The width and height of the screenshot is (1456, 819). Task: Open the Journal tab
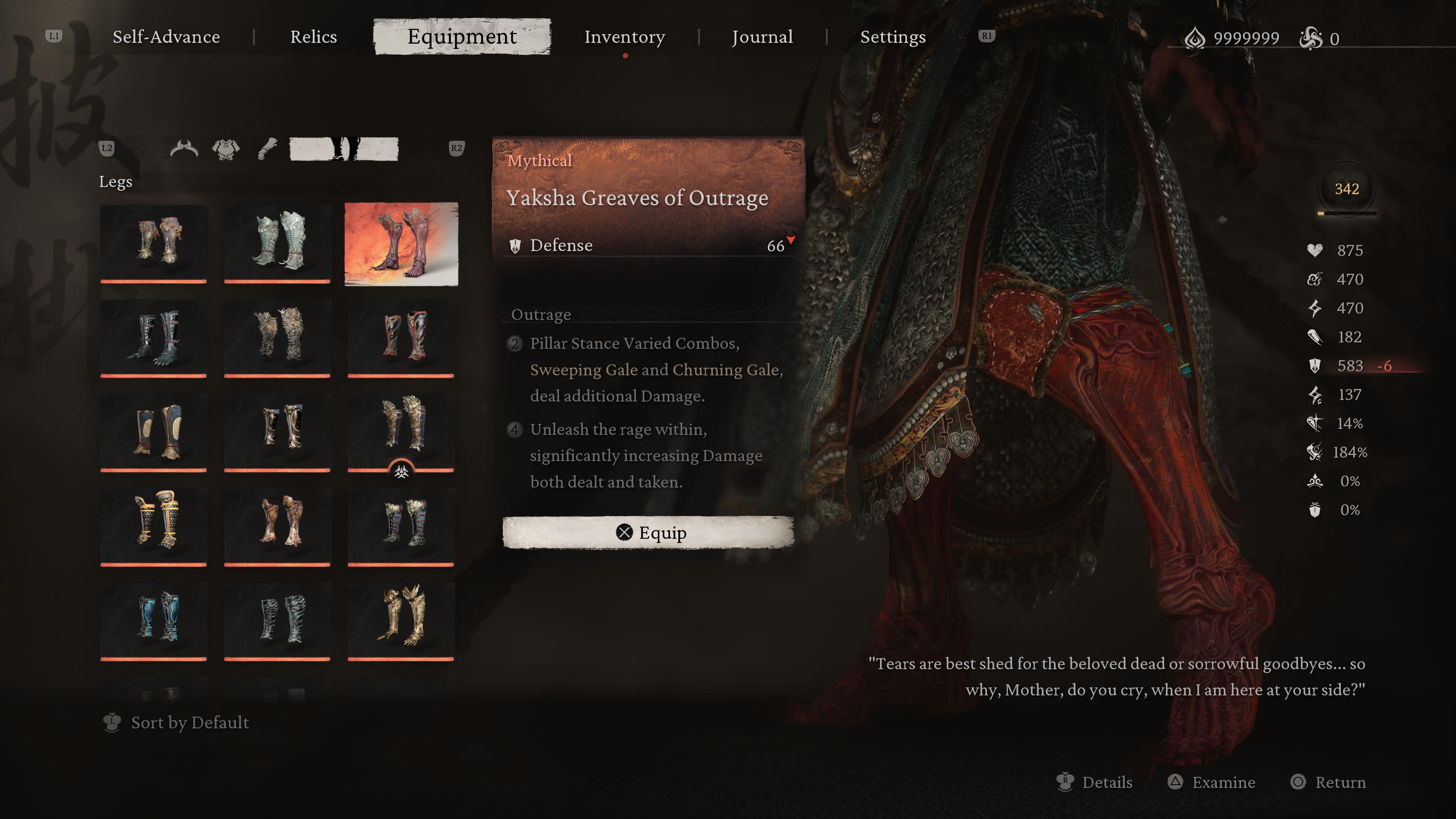pos(762,37)
